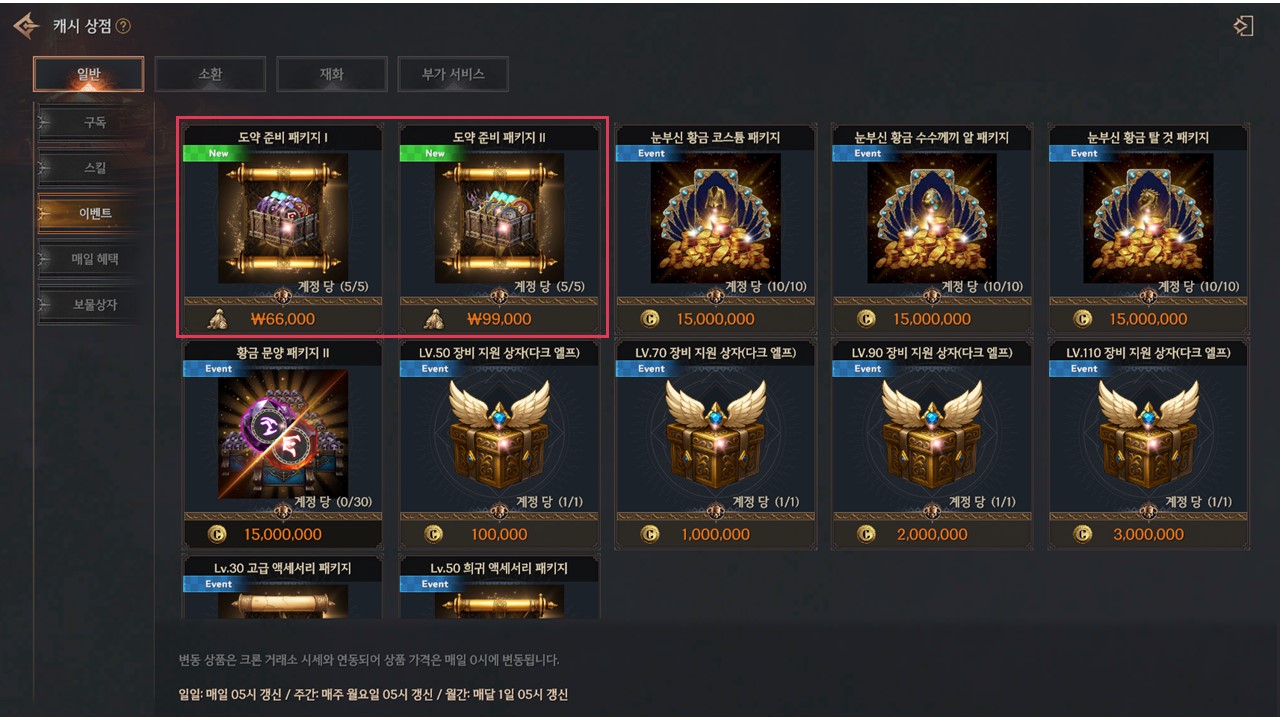Open the 소환 tab
This screenshot has width=1280, height=720.
point(210,74)
